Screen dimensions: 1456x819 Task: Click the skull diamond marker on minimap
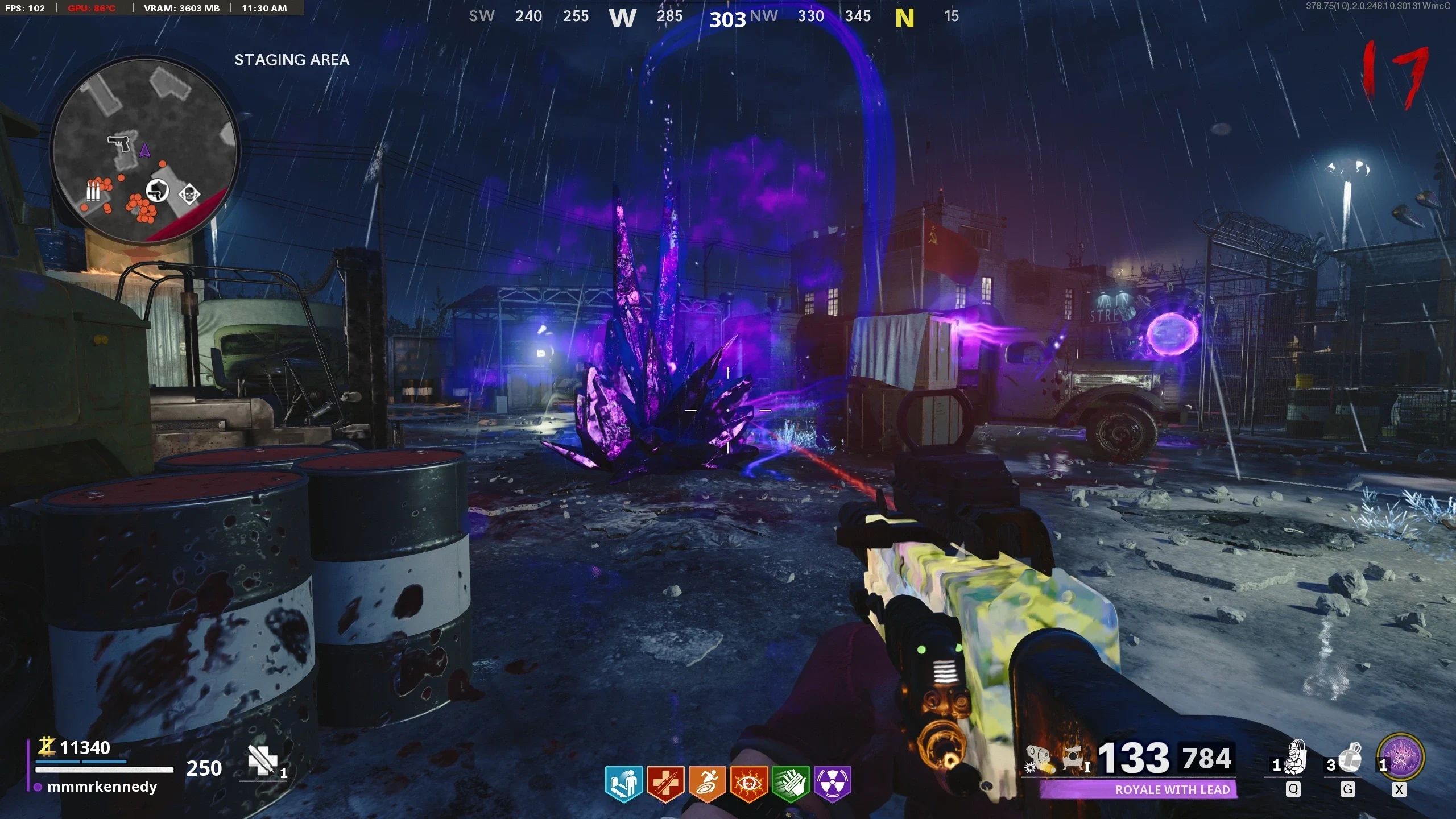[189, 195]
